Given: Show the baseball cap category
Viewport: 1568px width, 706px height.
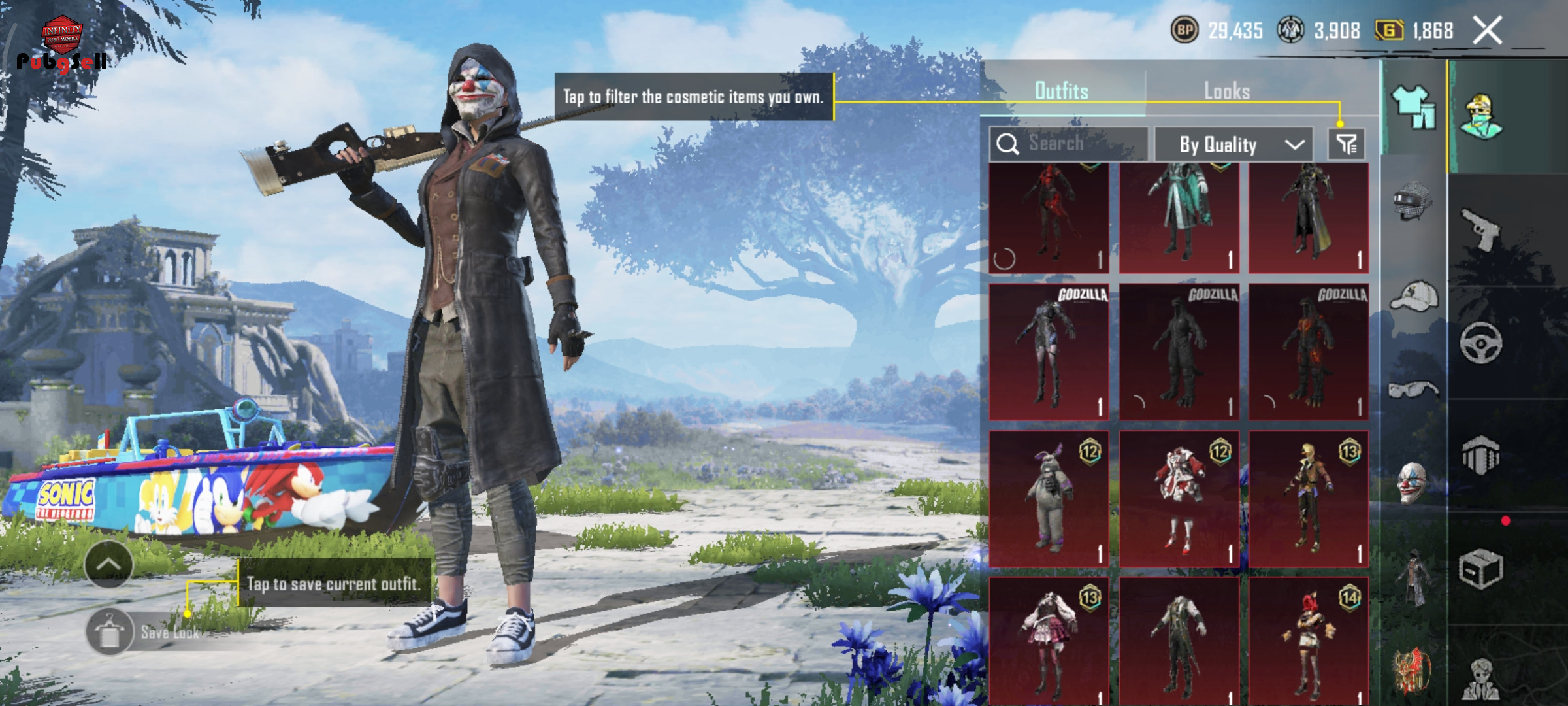Looking at the screenshot, I should pyautogui.click(x=1413, y=296).
